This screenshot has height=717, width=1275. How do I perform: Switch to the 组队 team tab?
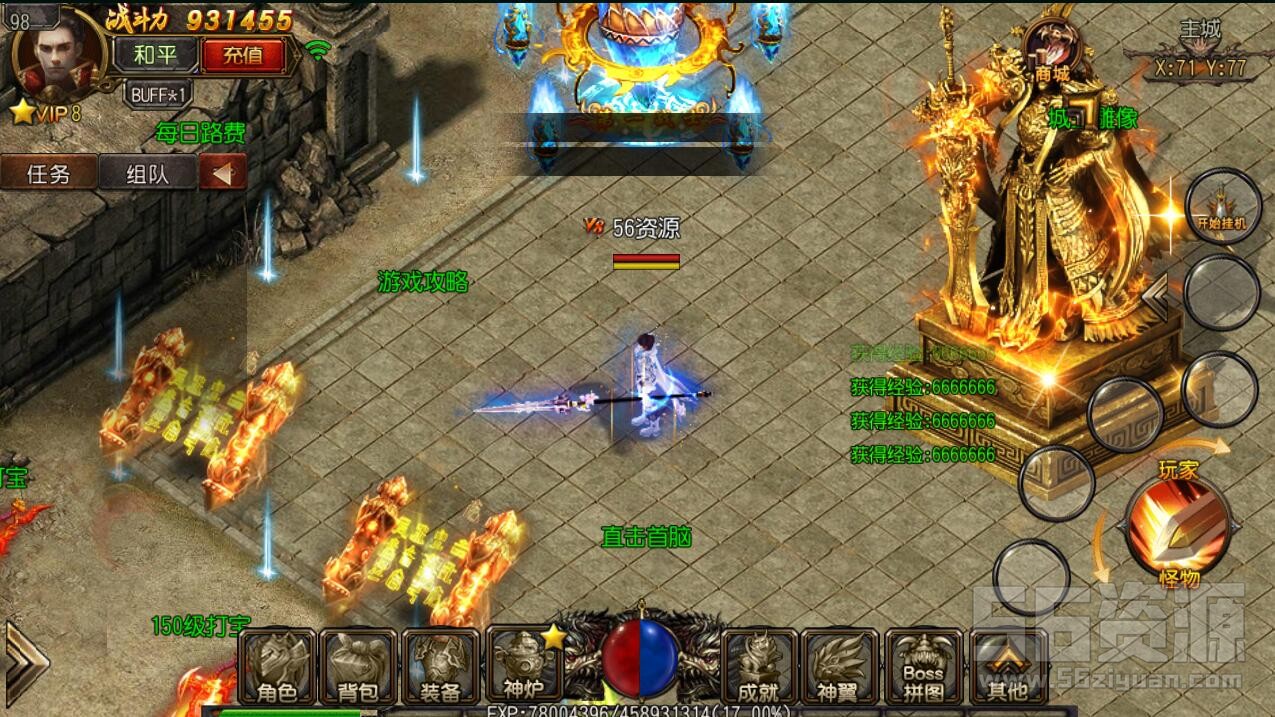(x=147, y=173)
